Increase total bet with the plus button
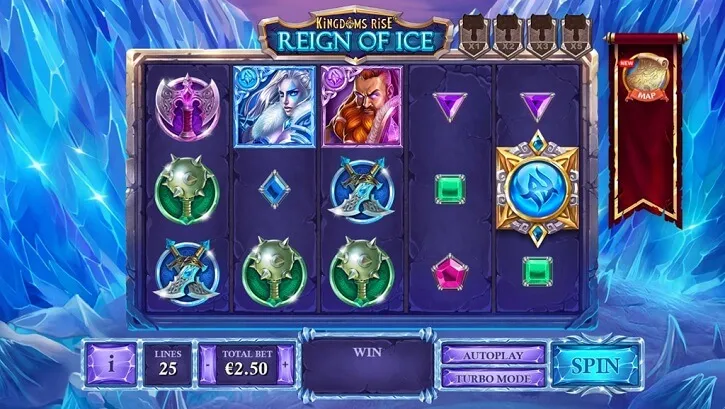The width and height of the screenshot is (725, 409). pyautogui.click(x=286, y=366)
